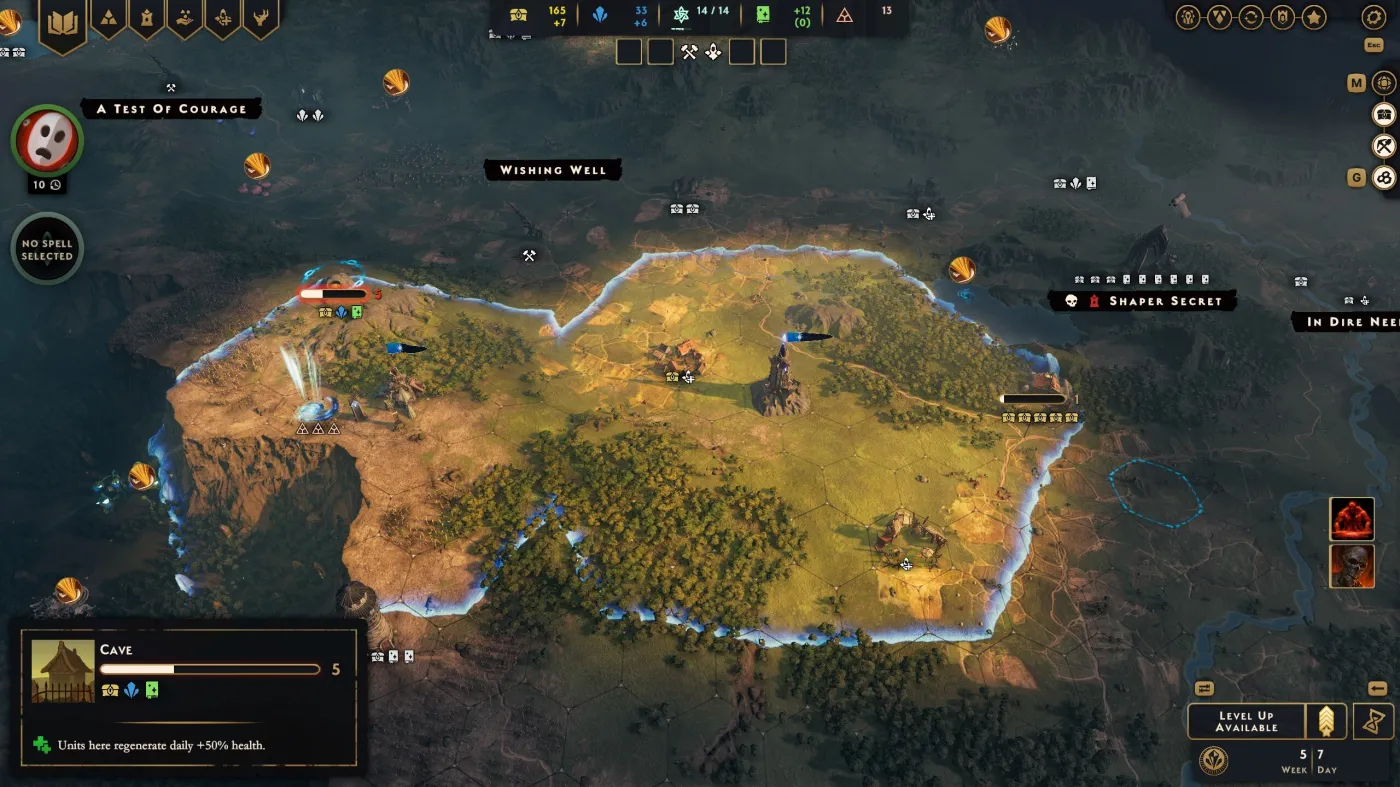Select the treasure chest overlay icon

(x=1384, y=115)
